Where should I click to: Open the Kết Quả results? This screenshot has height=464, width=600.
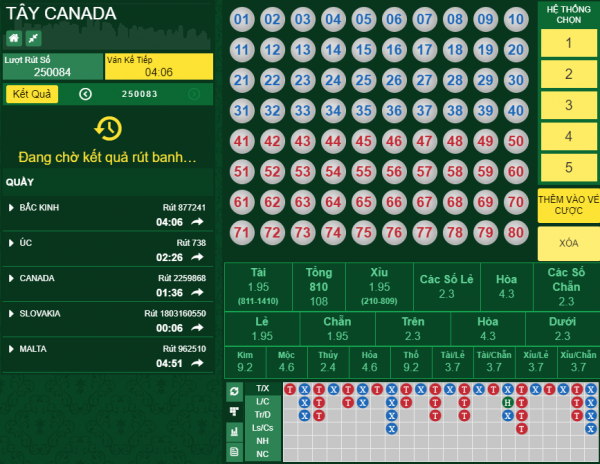point(32,94)
